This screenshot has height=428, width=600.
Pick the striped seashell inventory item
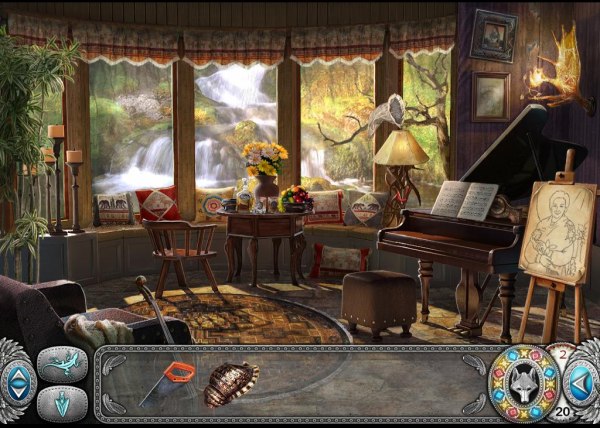[231, 385]
